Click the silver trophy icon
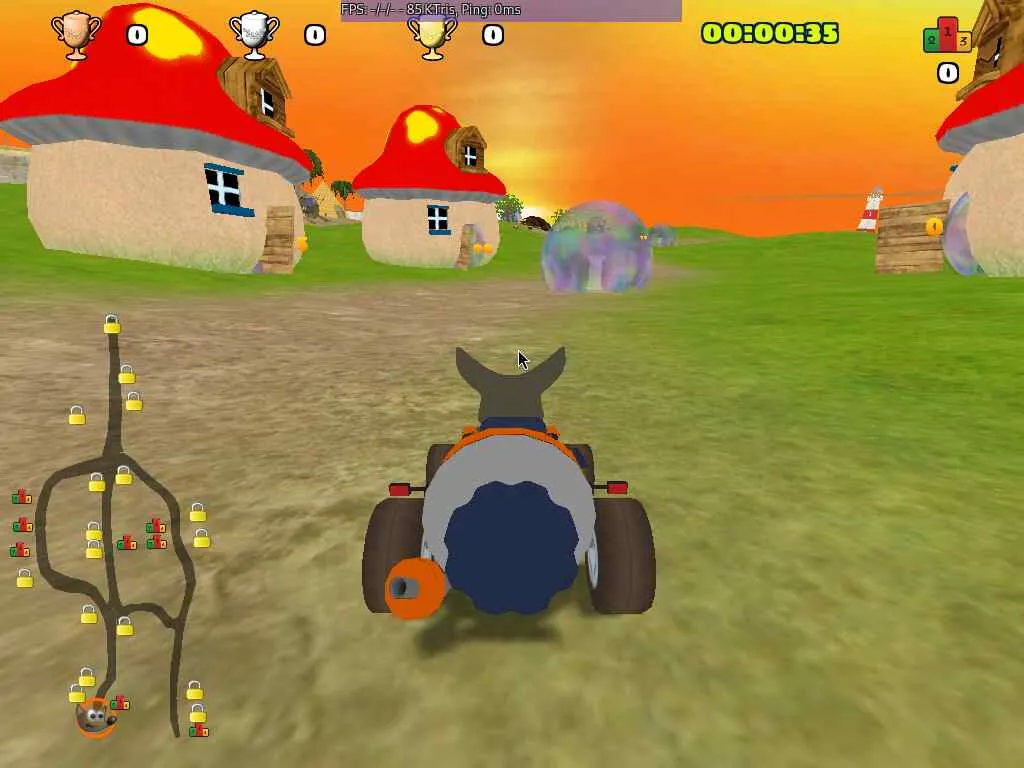1024x768 pixels. click(x=254, y=34)
